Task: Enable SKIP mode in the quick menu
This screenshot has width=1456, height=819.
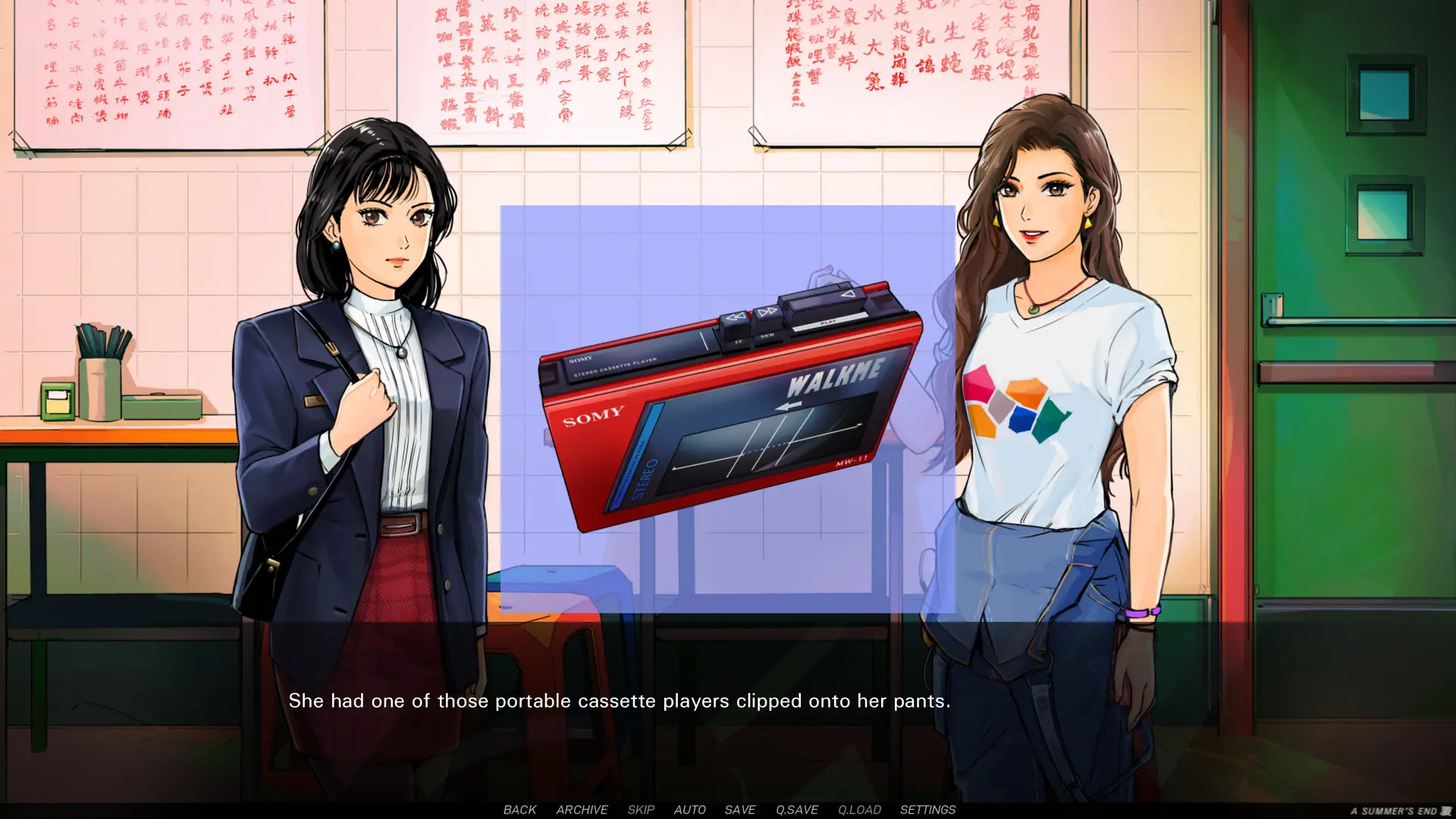Action: click(642, 809)
